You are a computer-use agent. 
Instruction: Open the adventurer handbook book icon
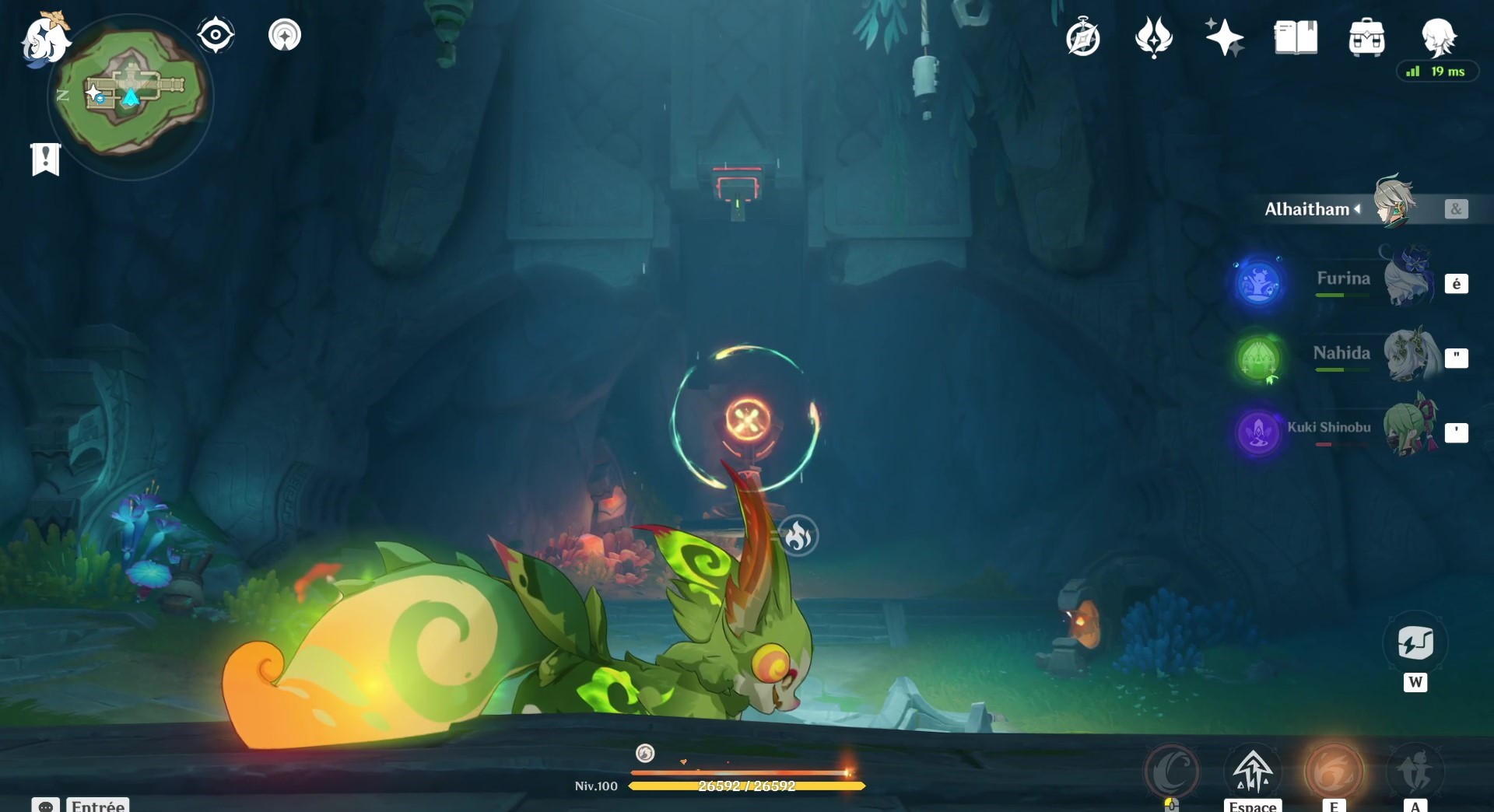click(1296, 38)
